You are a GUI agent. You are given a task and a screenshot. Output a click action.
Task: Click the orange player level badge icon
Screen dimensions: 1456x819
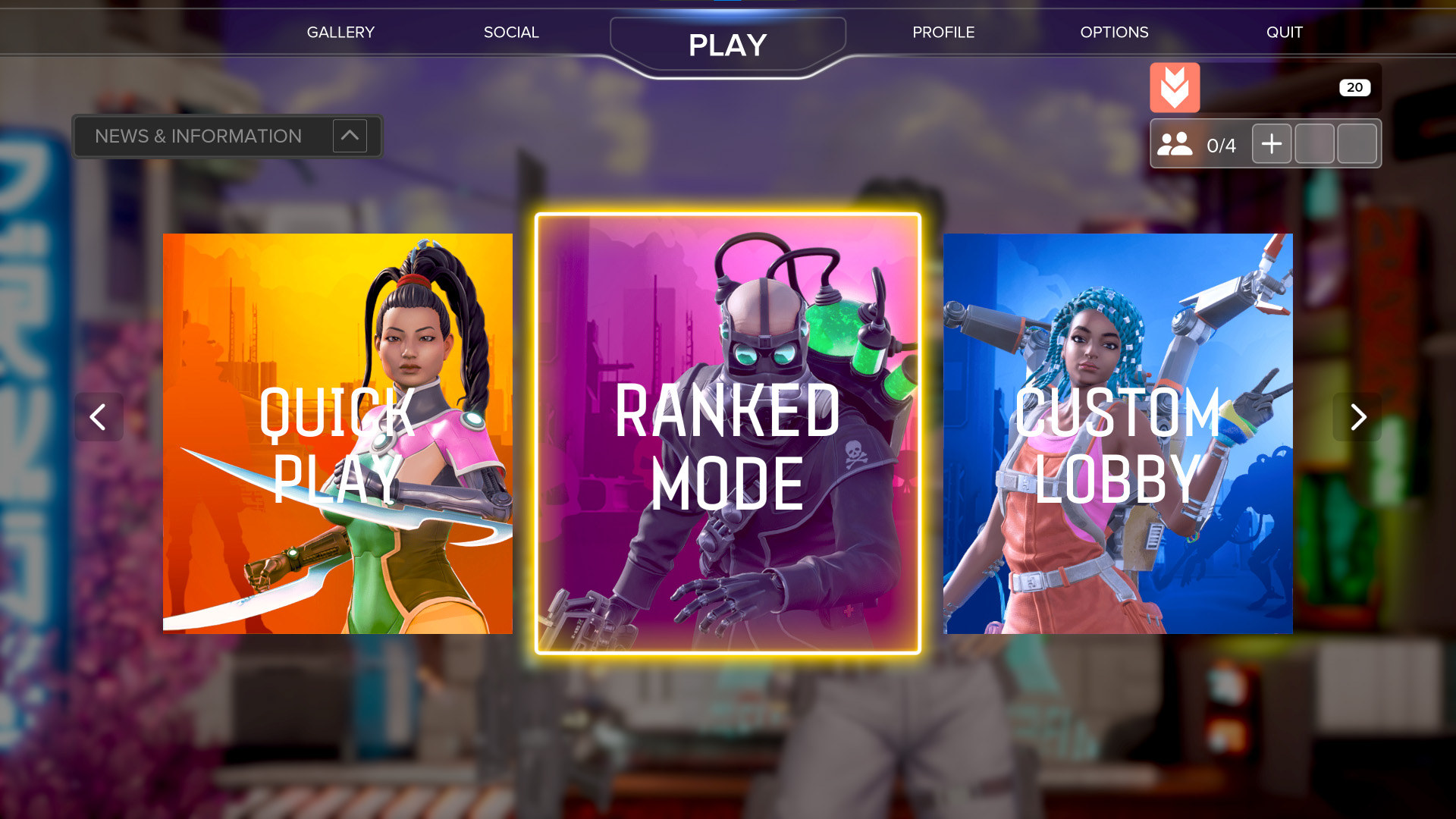tap(1175, 88)
